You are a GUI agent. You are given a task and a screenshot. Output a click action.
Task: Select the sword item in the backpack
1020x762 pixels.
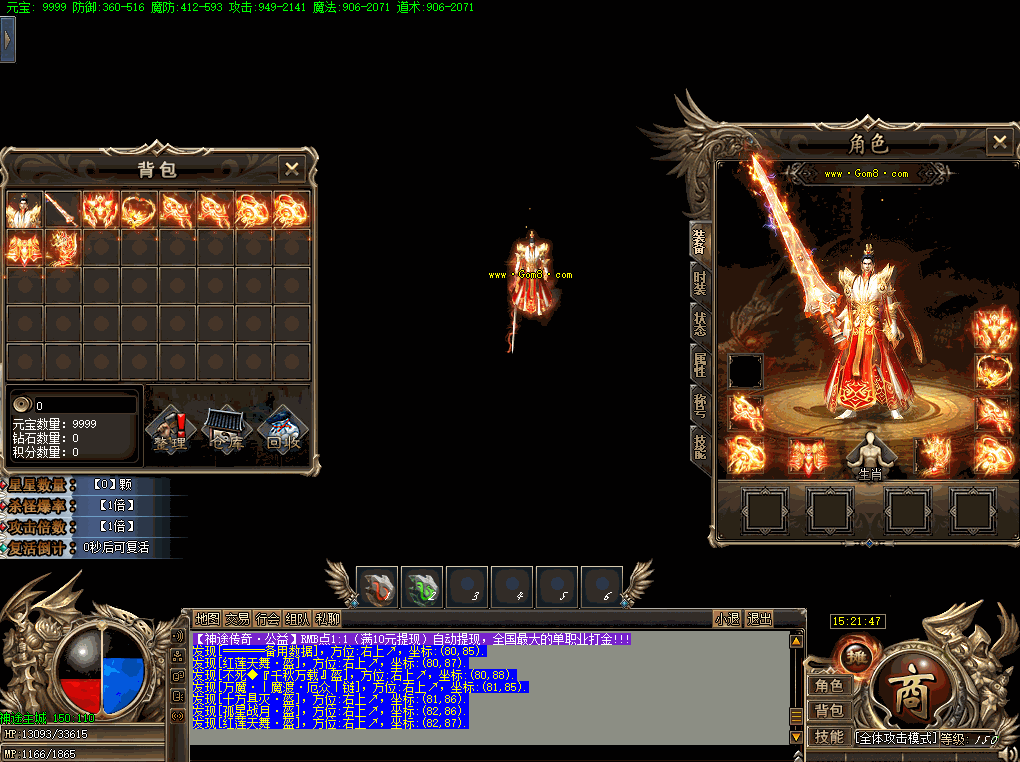click(x=62, y=210)
